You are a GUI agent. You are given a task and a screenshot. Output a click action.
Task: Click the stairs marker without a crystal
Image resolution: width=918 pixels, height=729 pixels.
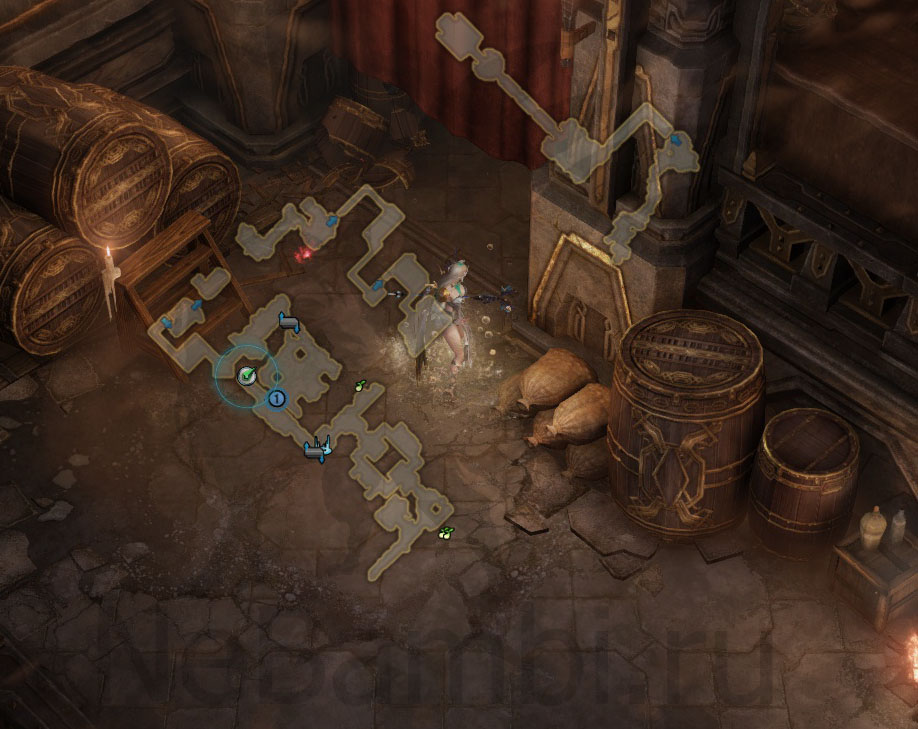tap(288, 321)
